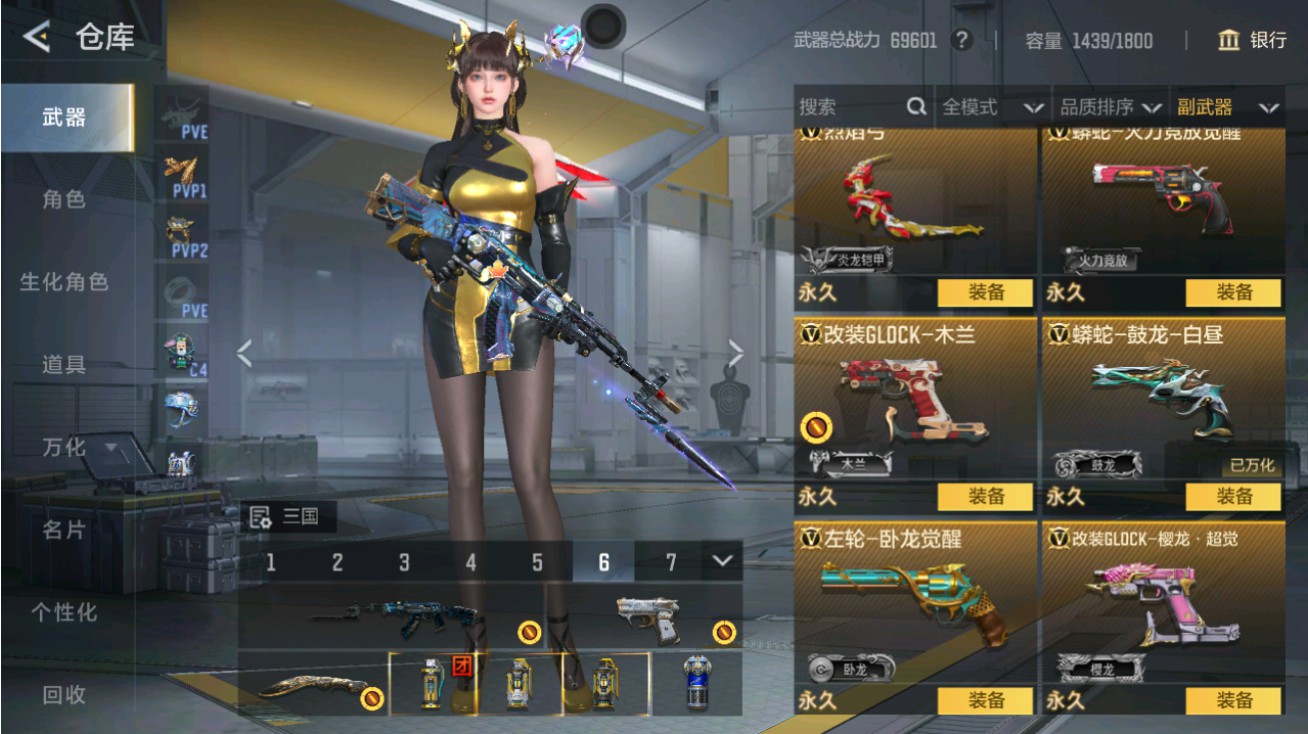Viewport: 1308px width, 734px height.
Task: Expand the weapon slot number bar chevron
Action: (722, 562)
